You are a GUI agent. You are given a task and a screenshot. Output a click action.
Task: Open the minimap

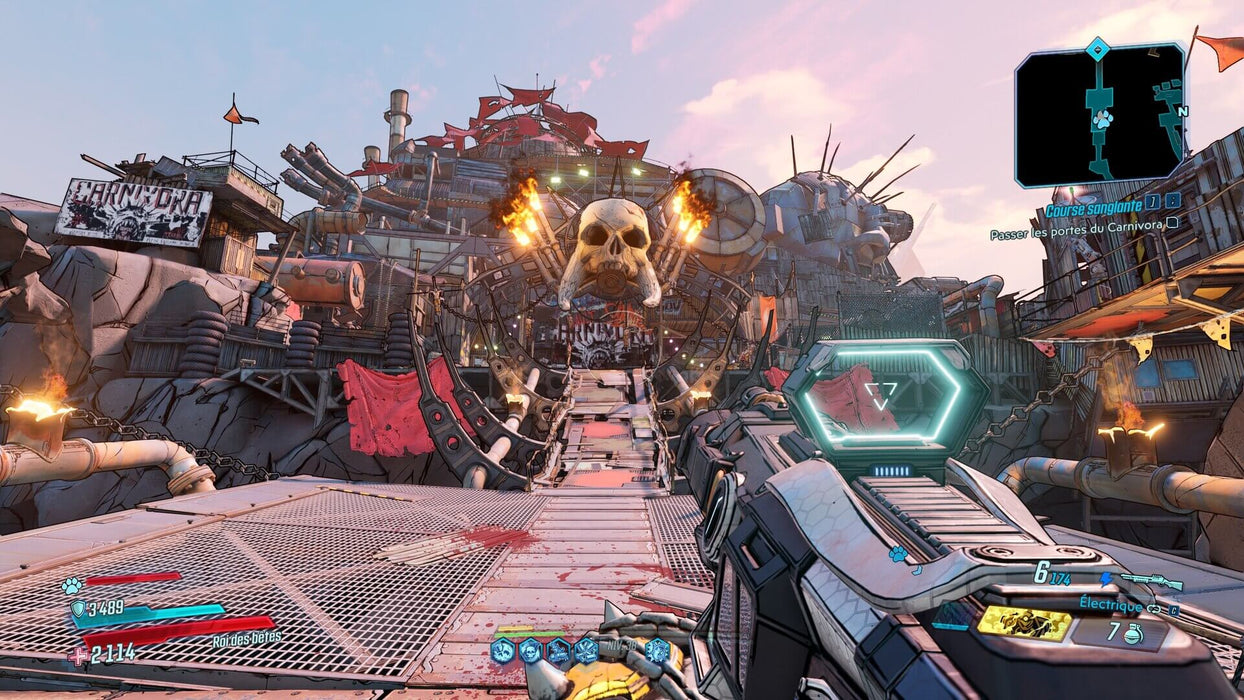click(1100, 115)
